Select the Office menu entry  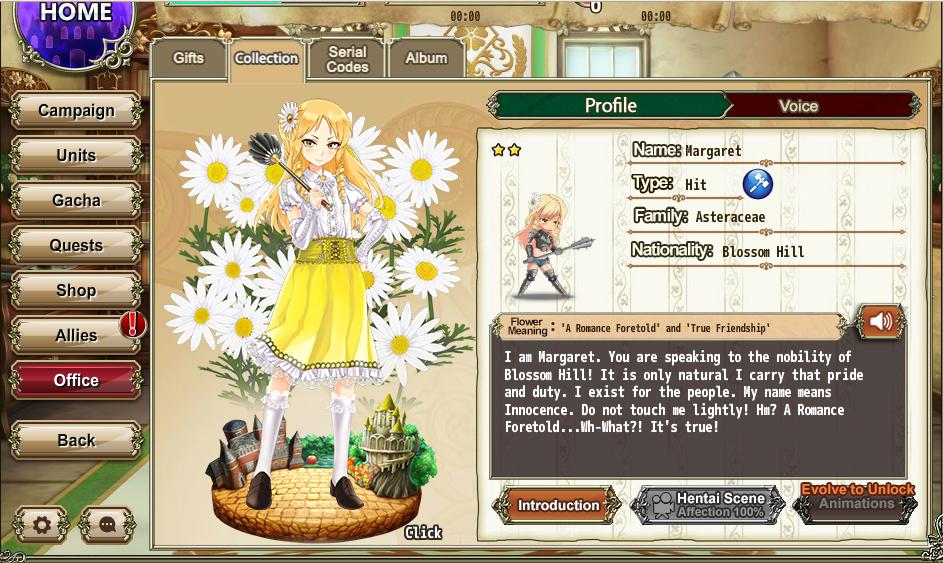click(x=76, y=381)
